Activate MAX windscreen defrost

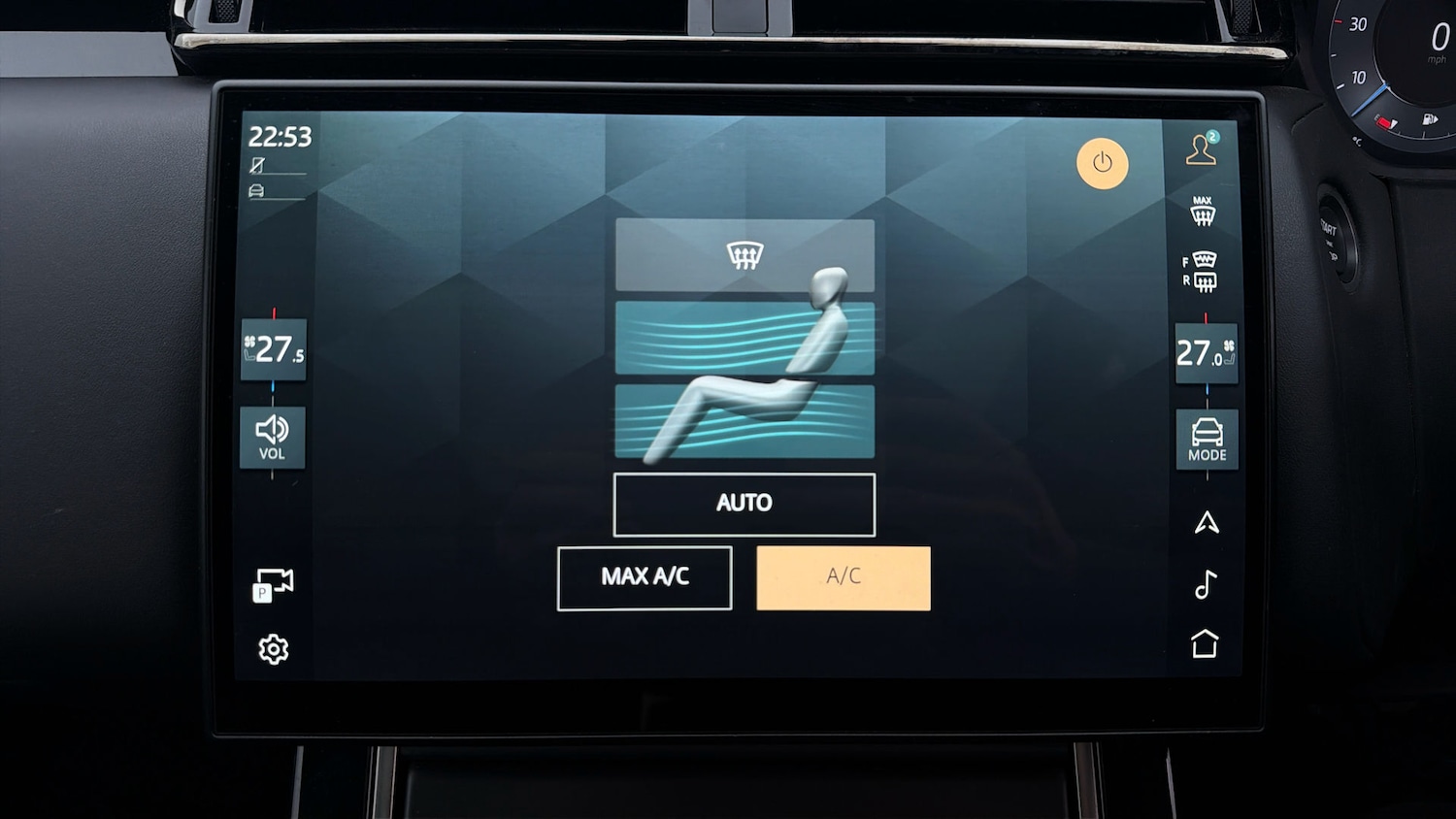pyautogui.click(x=1203, y=211)
